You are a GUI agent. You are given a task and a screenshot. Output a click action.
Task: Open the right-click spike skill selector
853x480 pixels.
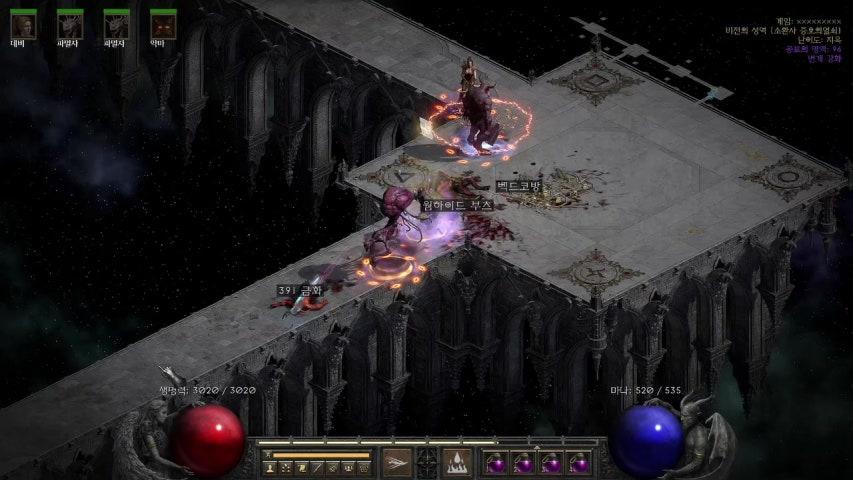[x=457, y=462]
